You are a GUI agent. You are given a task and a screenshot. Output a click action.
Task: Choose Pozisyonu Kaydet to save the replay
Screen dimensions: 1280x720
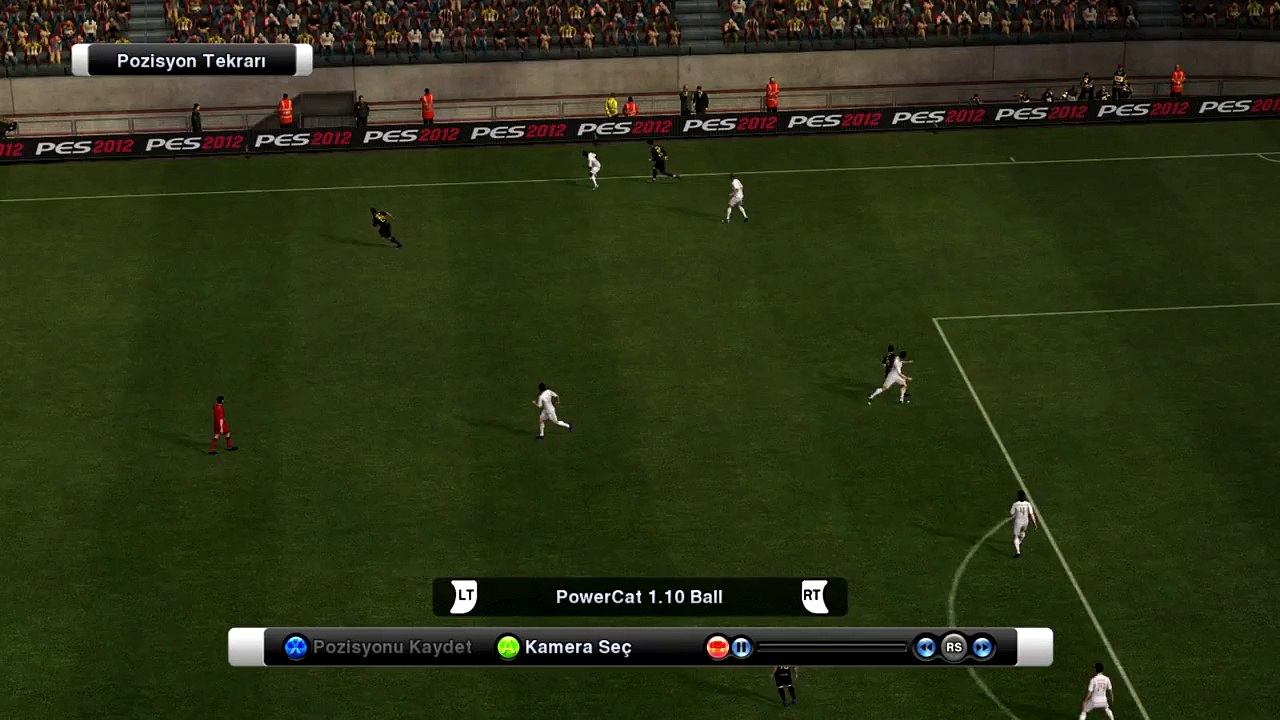tap(378, 647)
